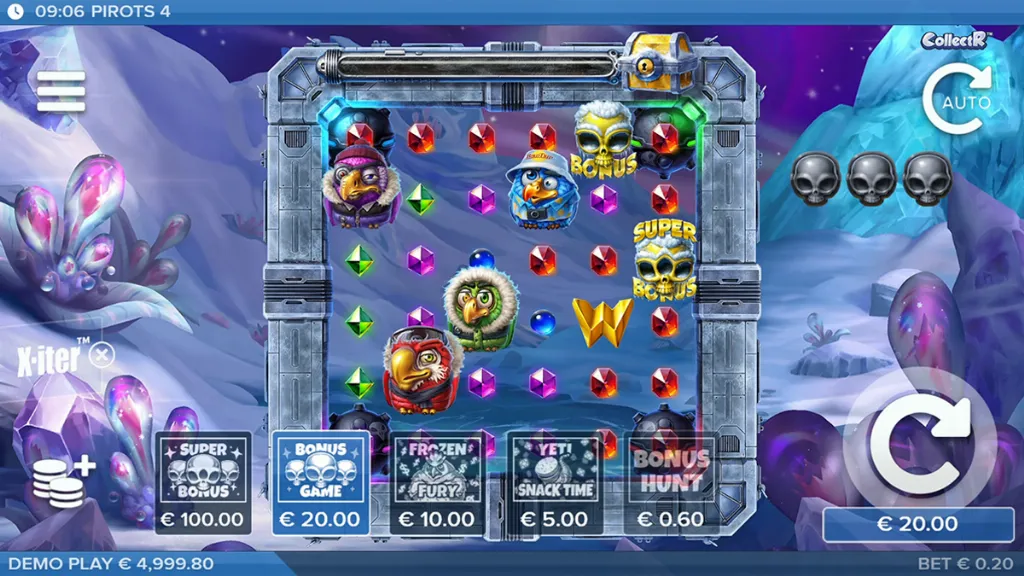Buy the Super Bonus for €100.00
Viewport: 1024px width, 576px height.
tap(204, 483)
